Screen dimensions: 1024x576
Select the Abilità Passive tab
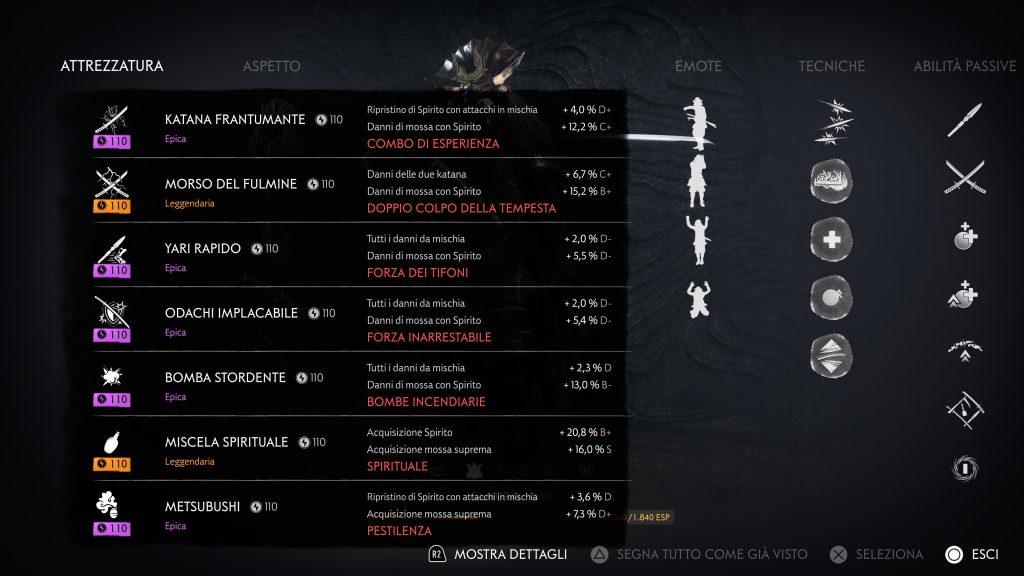964,67
